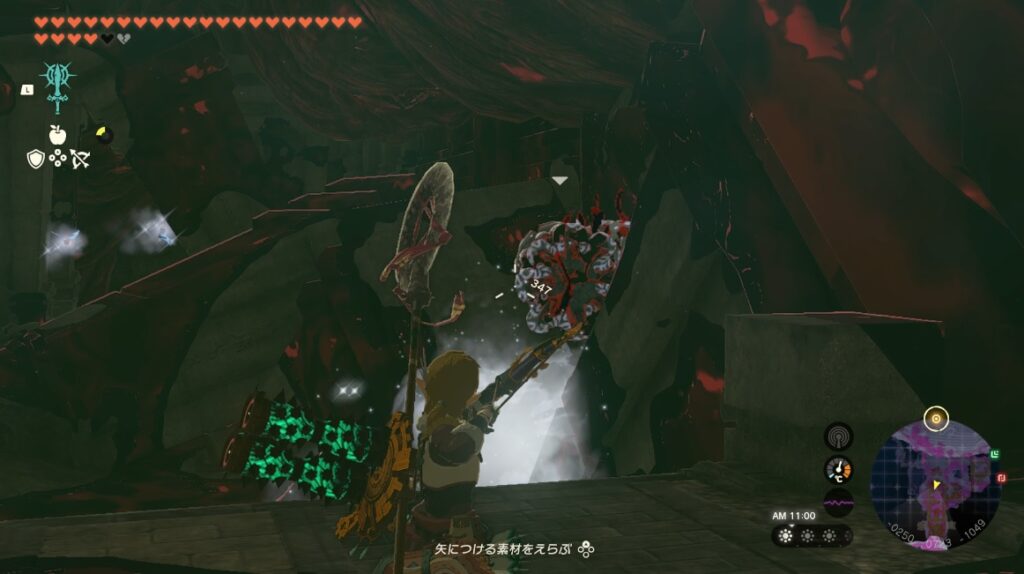
Task: Open the shield quick-select icon
Action: [35, 158]
